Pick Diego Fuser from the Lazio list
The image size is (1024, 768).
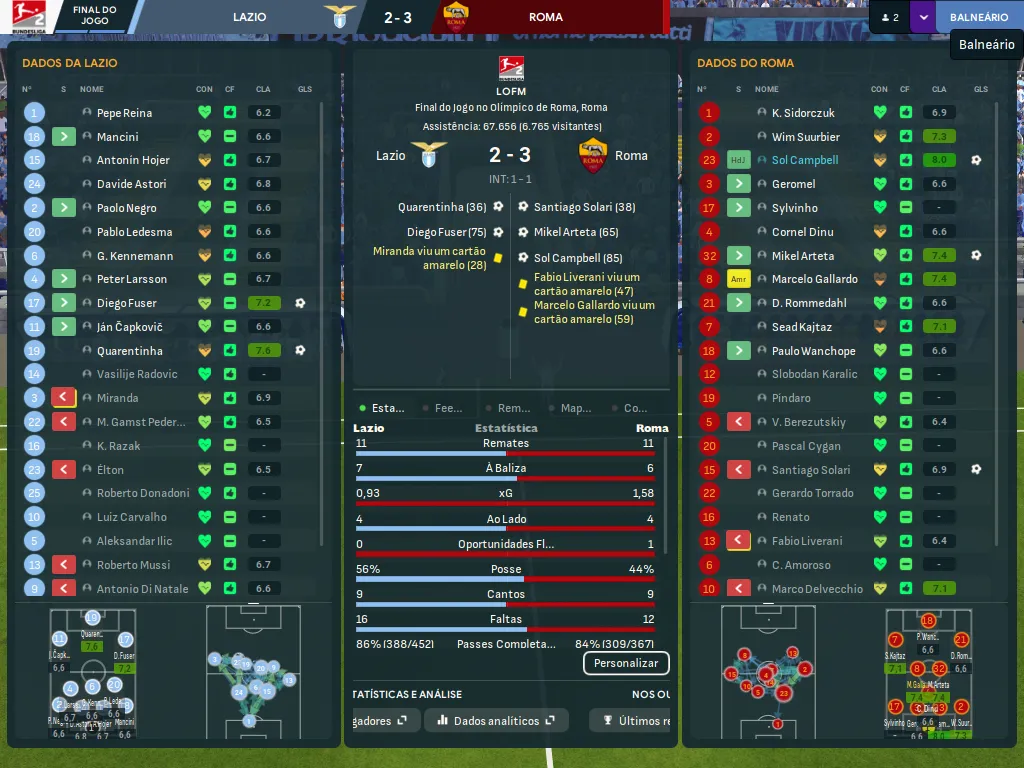(x=126, y=303)
